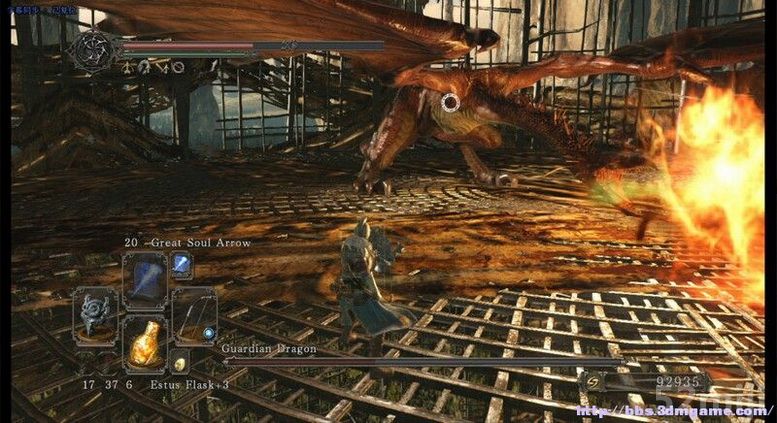Use the Estus Flask item slot

(x=144, y=345)
